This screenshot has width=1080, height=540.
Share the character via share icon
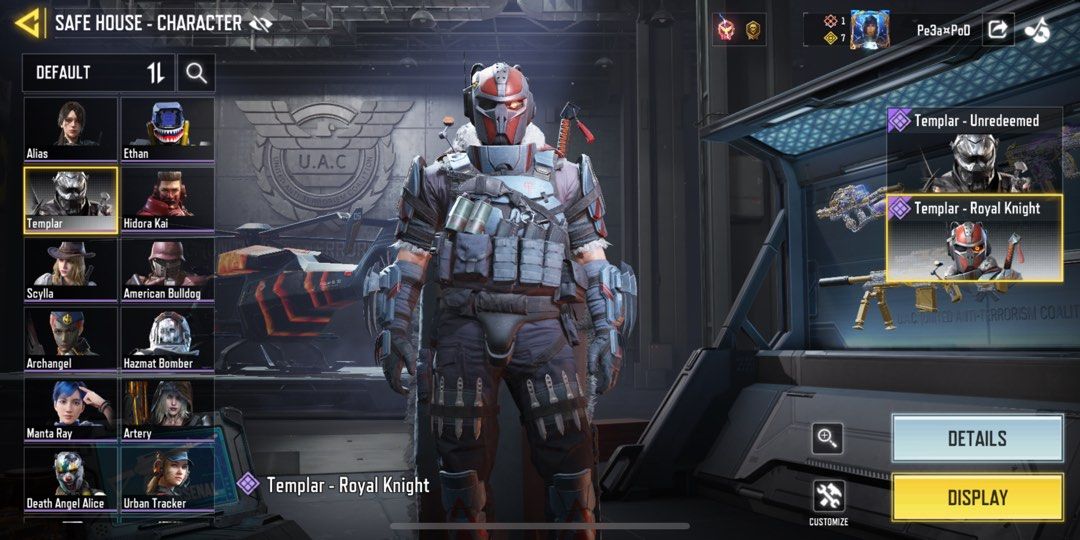click(997, 29)
